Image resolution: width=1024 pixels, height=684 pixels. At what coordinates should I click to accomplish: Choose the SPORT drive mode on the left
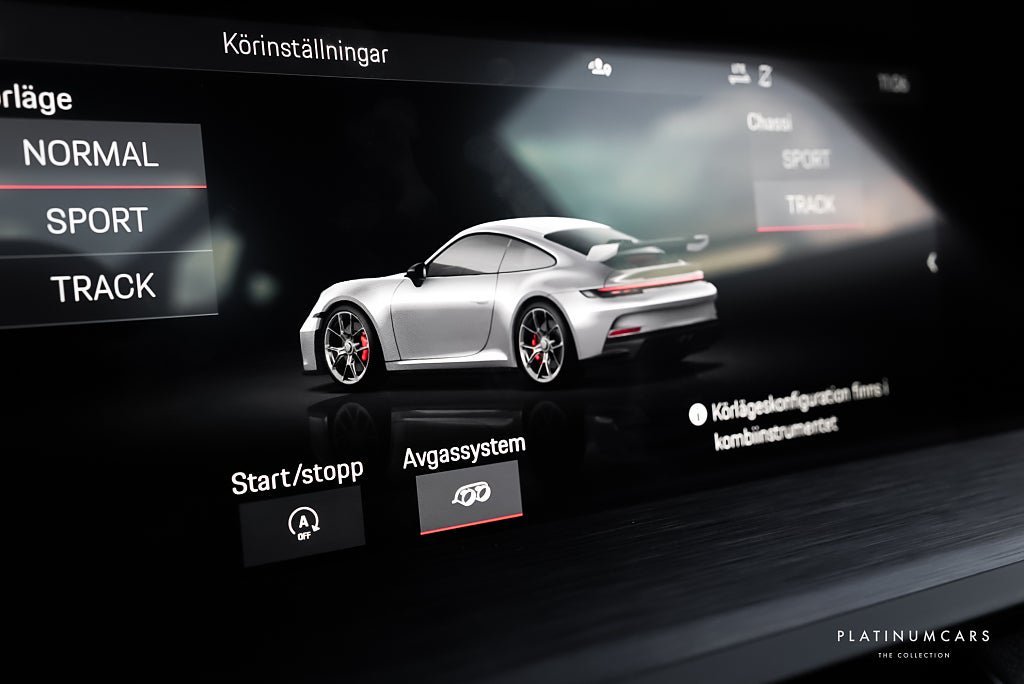pyautogui.click(x=97, y=220)
